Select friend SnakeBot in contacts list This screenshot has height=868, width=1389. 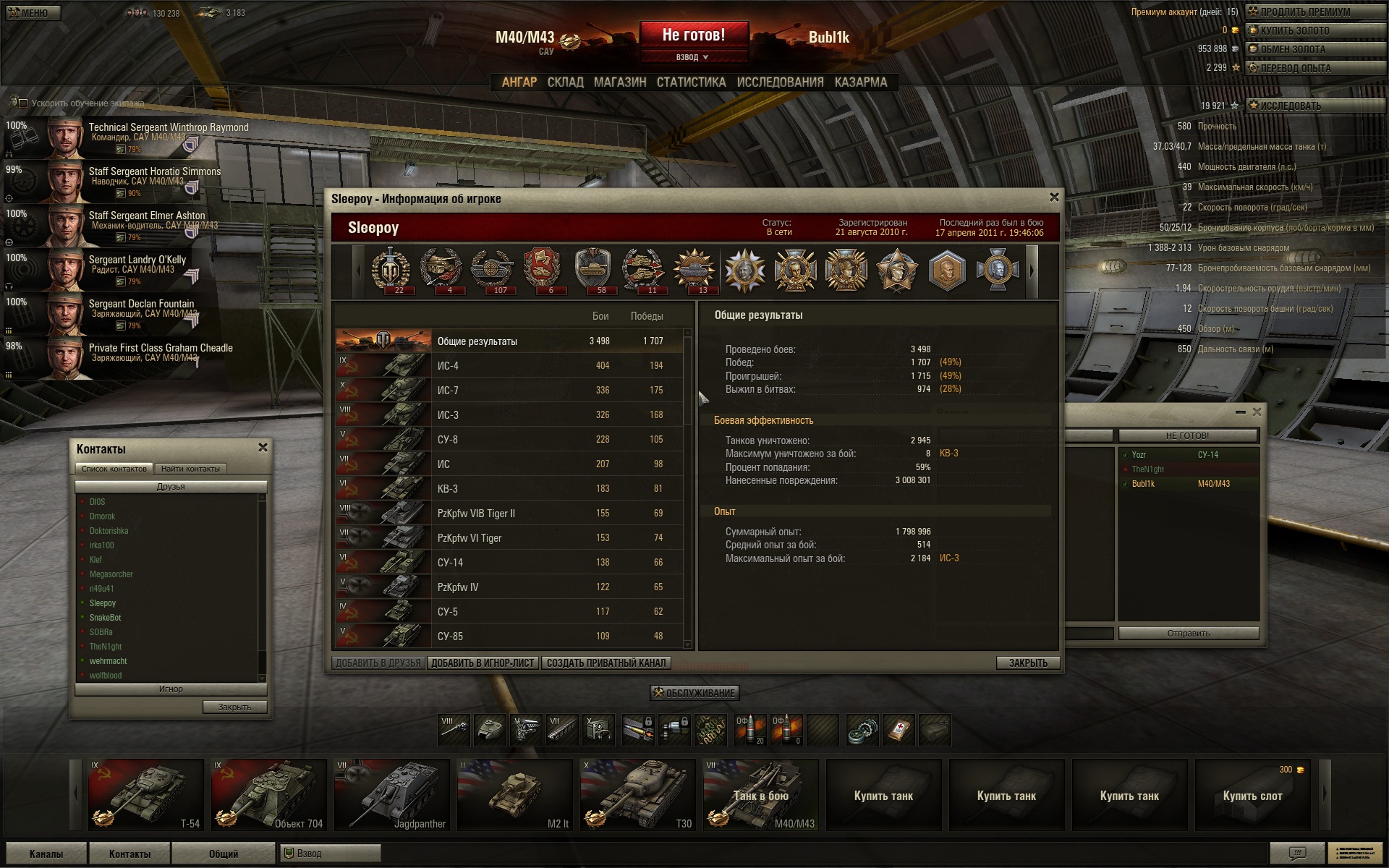click(106, 618)
